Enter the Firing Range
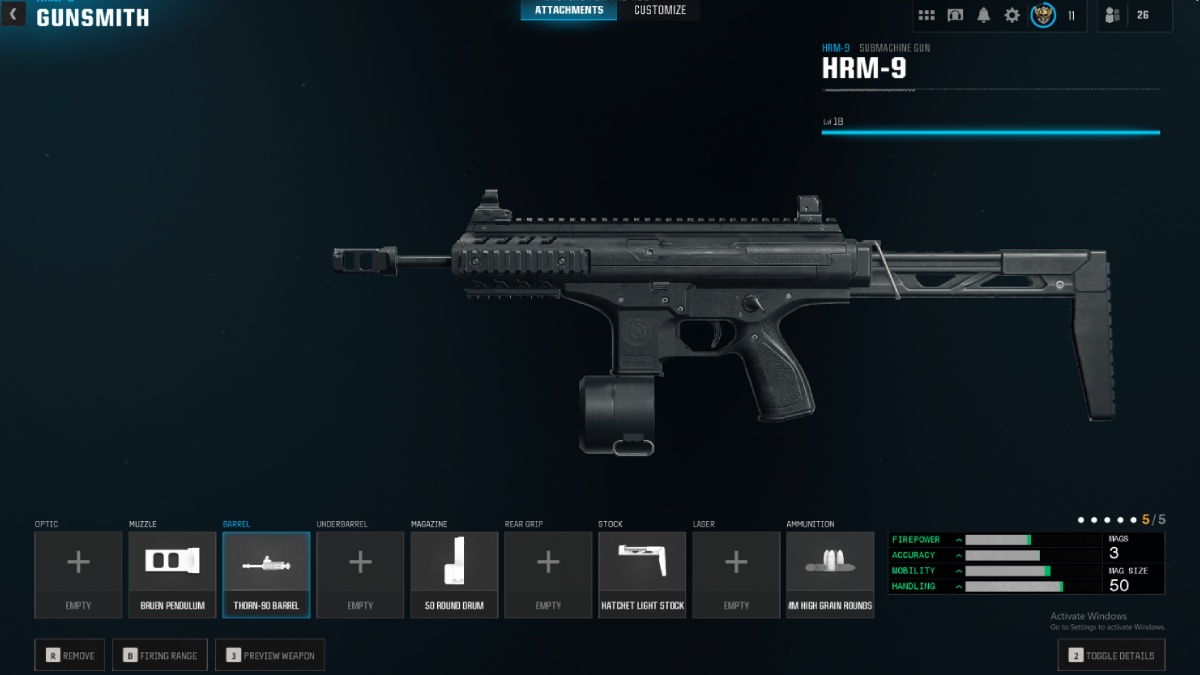 coord(159,656)
